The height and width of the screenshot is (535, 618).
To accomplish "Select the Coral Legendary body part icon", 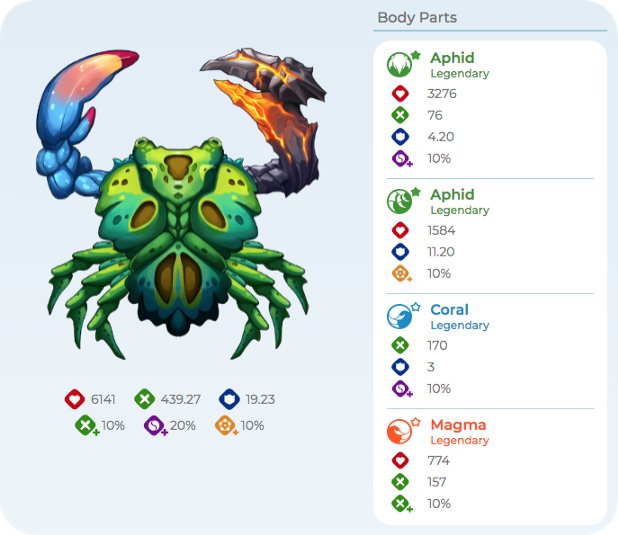I will coord(400,317).
